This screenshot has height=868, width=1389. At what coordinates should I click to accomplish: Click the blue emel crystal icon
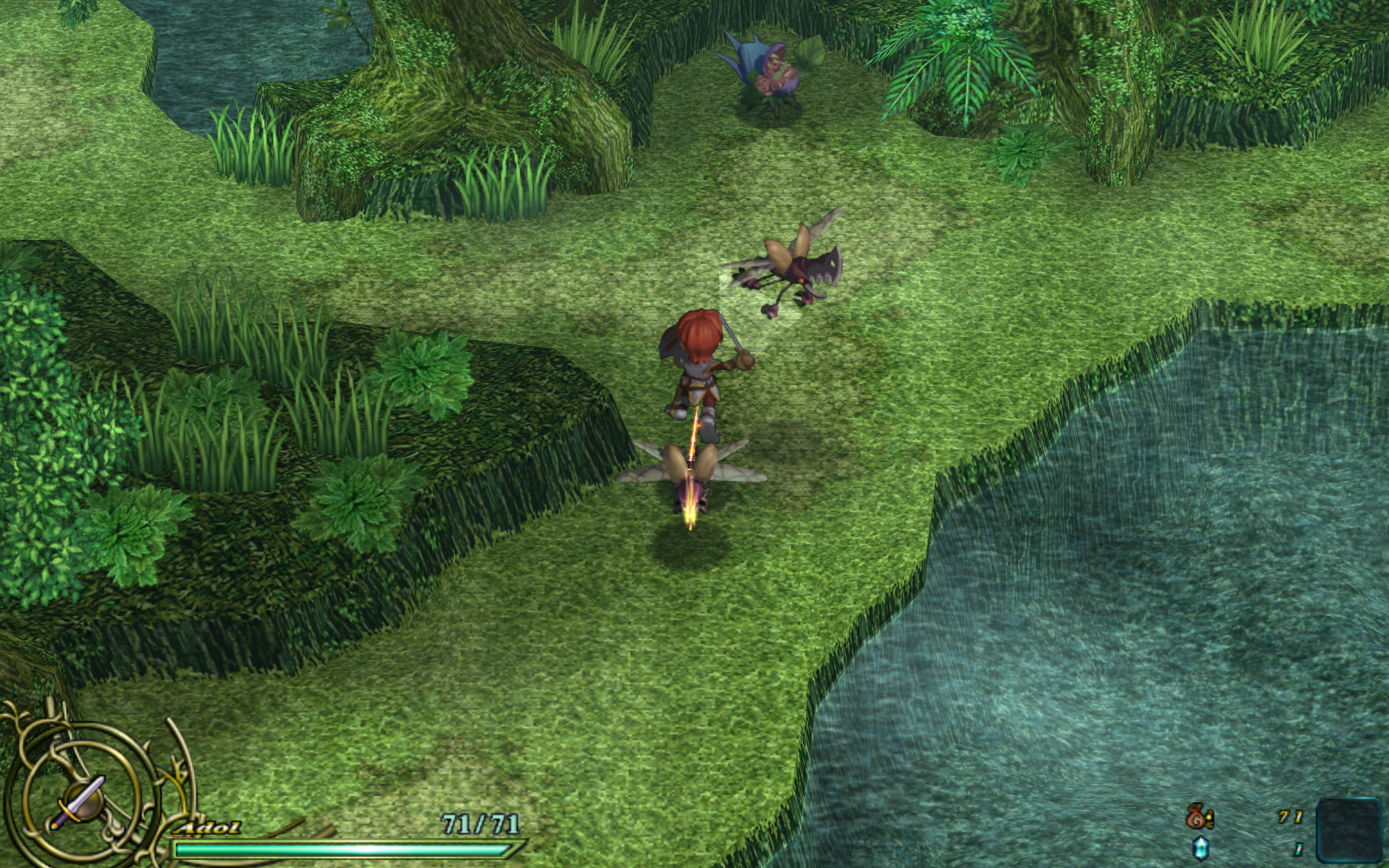tap(1201, 848)
